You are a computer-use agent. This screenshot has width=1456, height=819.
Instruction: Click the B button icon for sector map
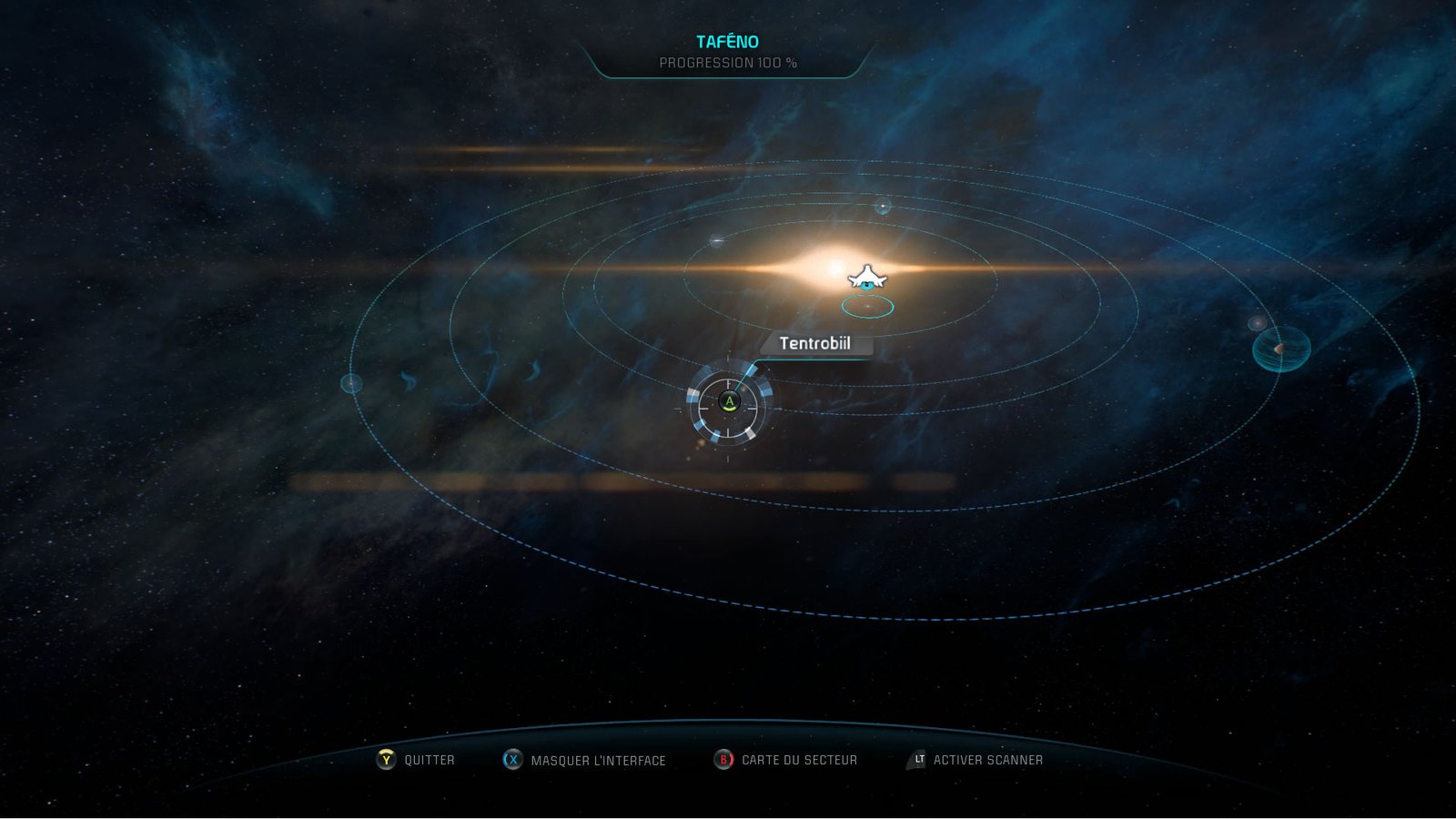click(x=723, y=758)
